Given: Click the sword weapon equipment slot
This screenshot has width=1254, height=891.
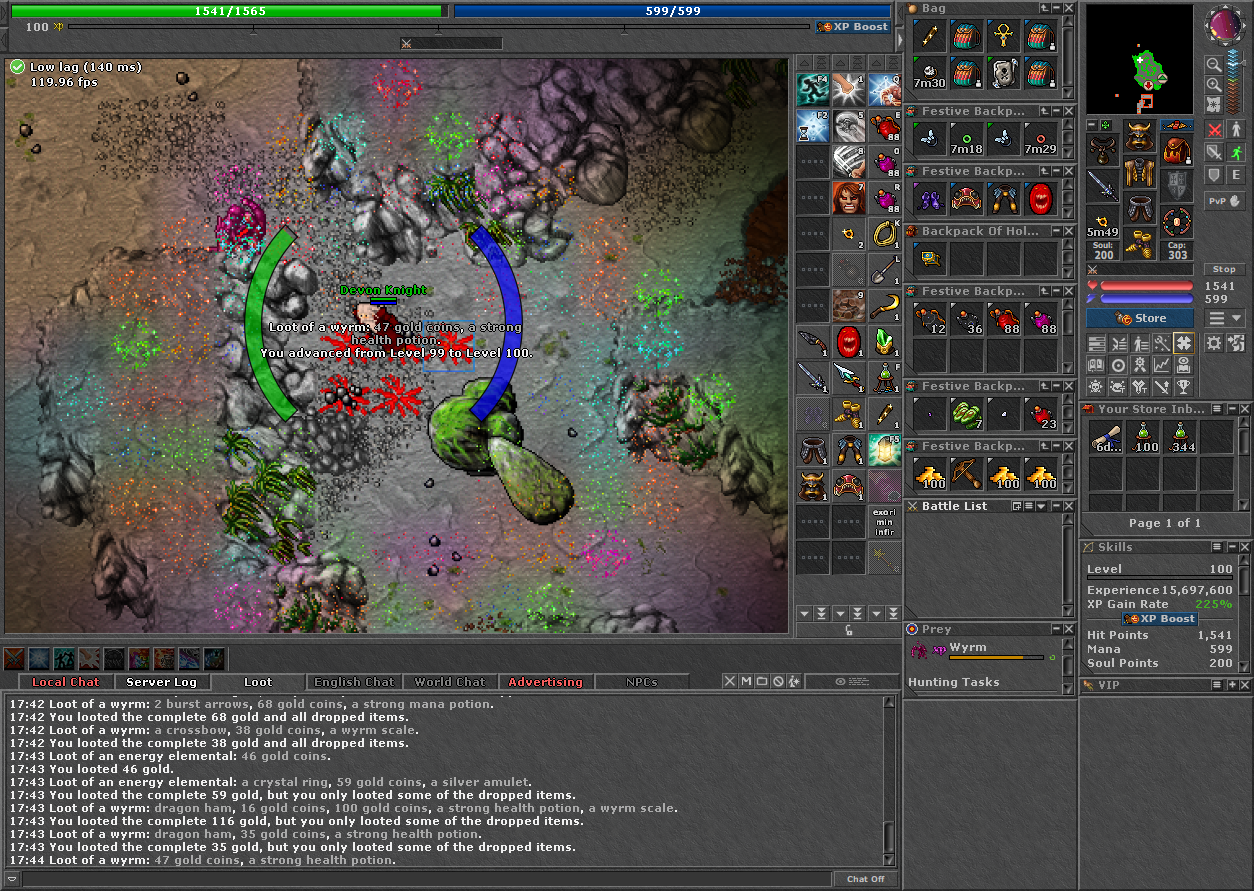Looking at the screenshot, I should tap(1103, 186).
